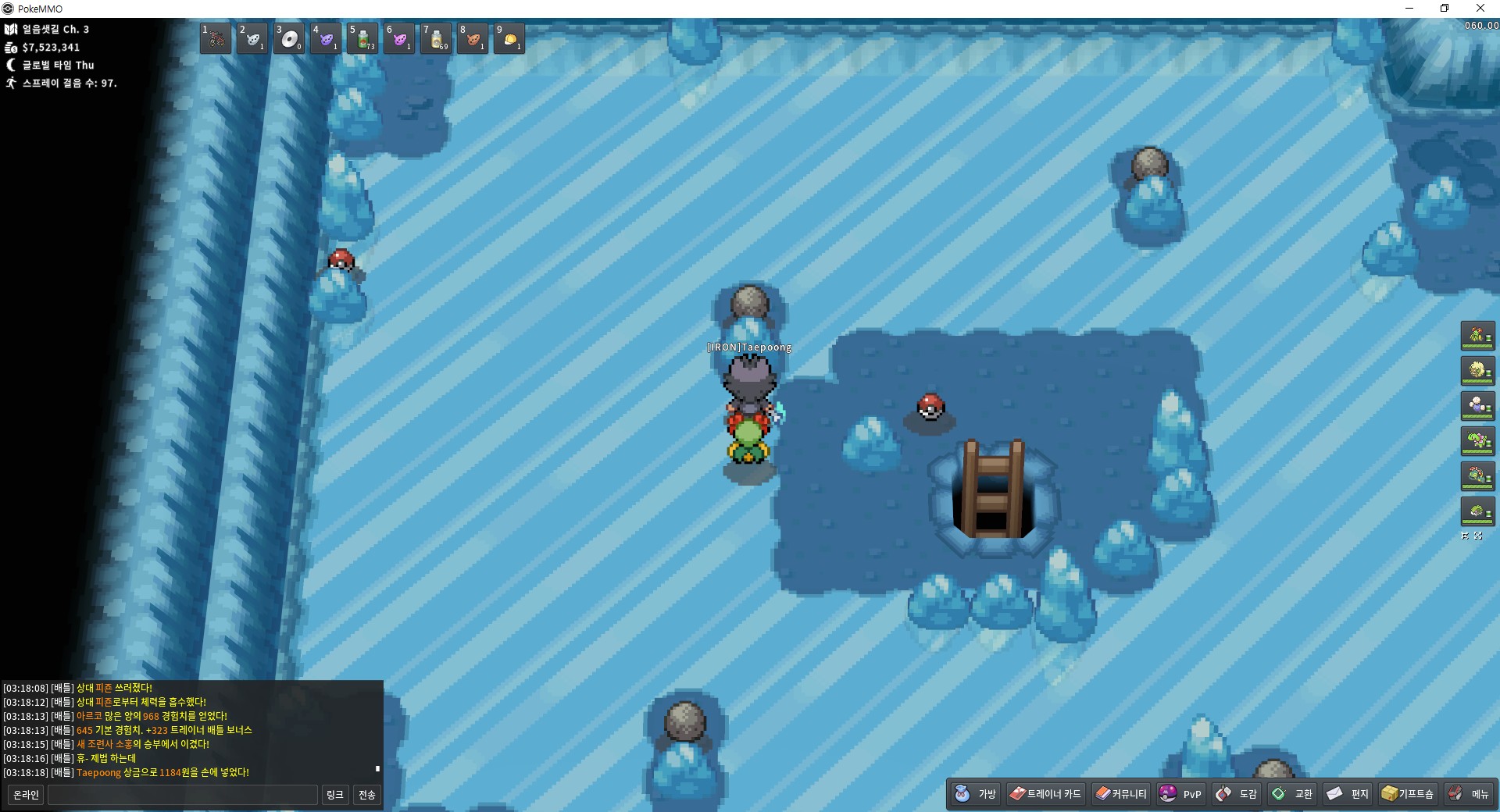Use the yellow spray bottle in slot 7
Screen dimensions: 1500x812
(x=436, y=38)
